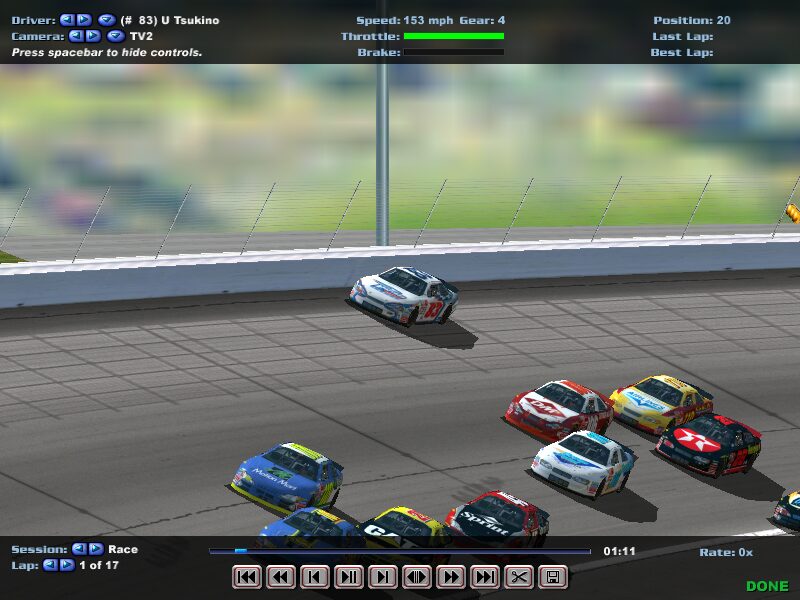Go to the next session

click(97, 549)
